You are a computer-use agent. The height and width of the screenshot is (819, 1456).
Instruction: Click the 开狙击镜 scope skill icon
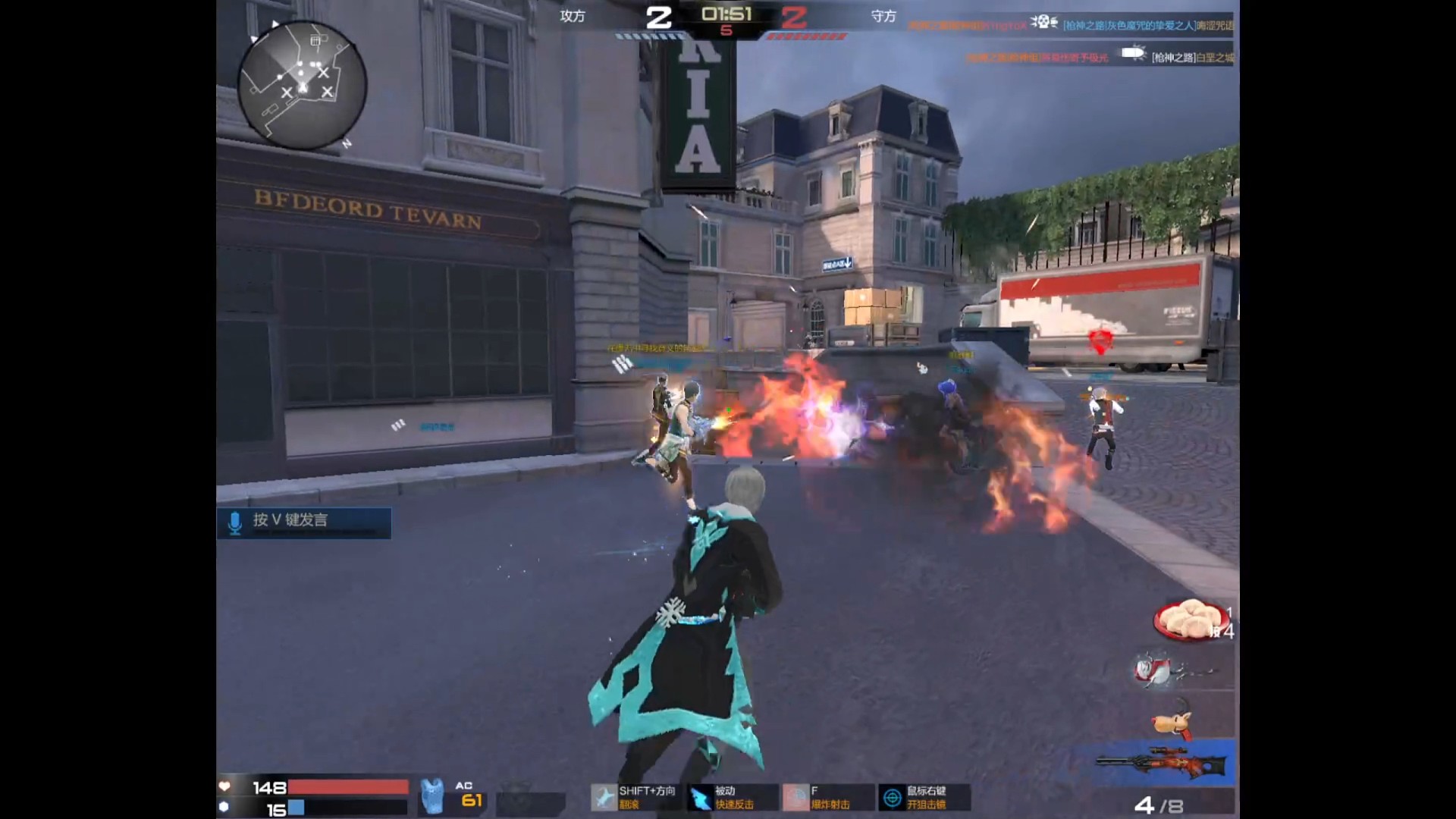pos(893,798)
